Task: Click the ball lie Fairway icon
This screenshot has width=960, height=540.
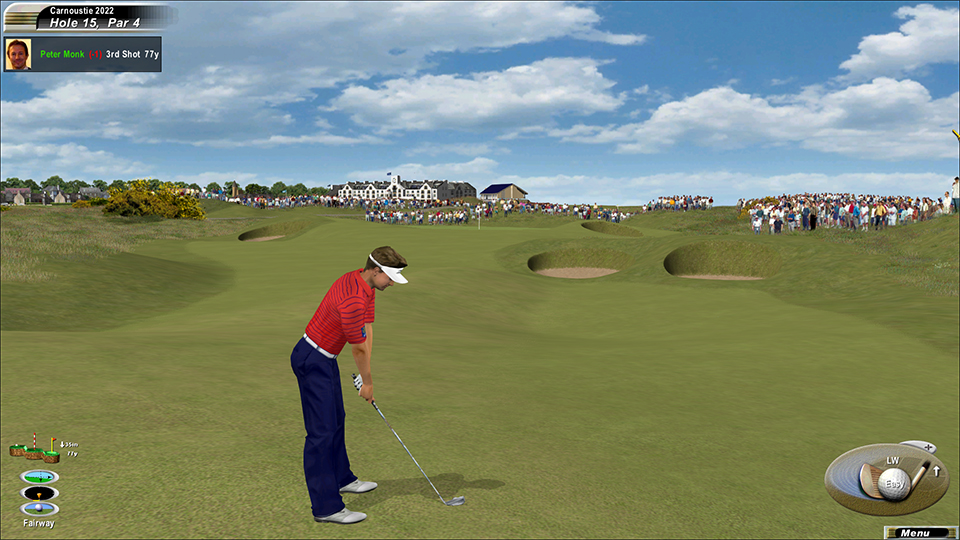Action: (x=39, y=509)
